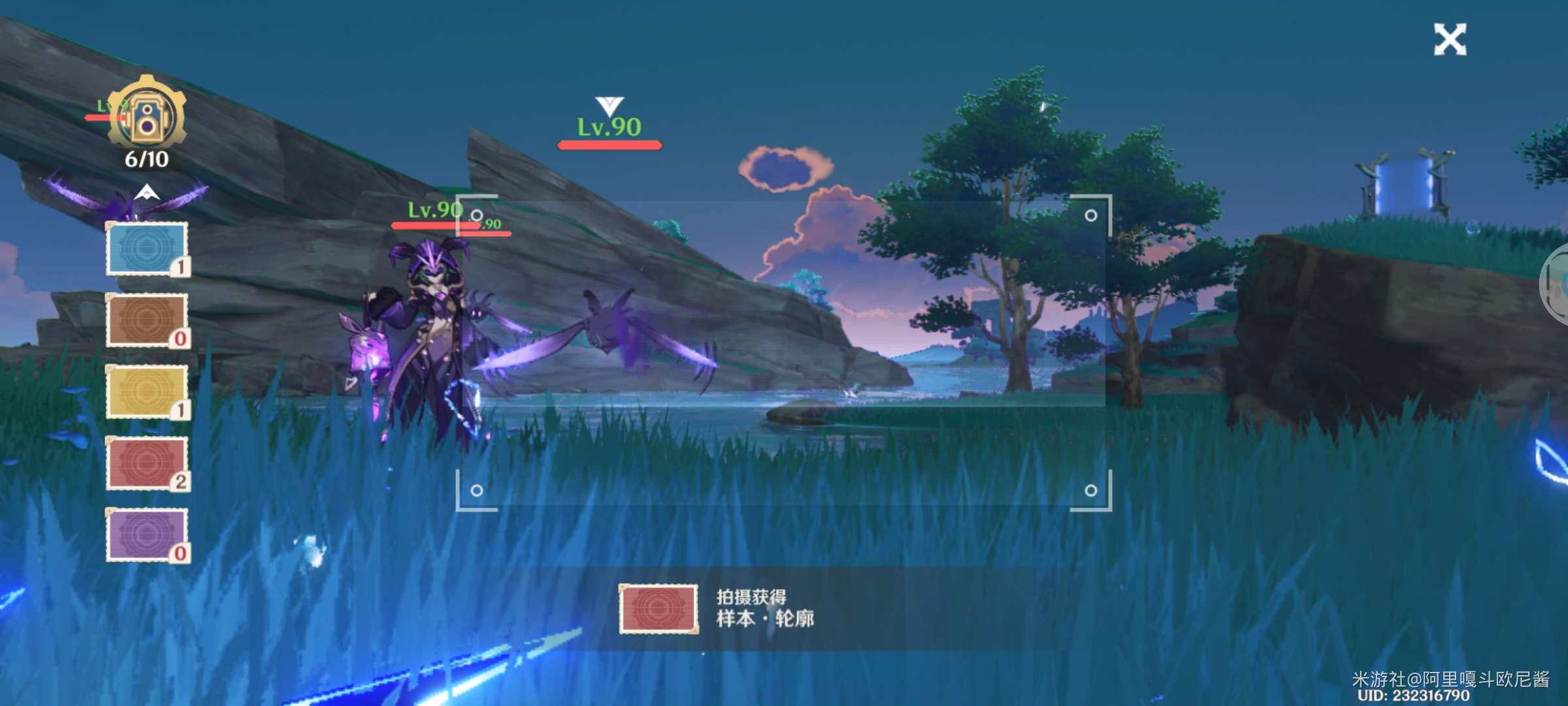
Task: Select the red sample card in the list
Action: pyautogui.click(x=147, y=463)
